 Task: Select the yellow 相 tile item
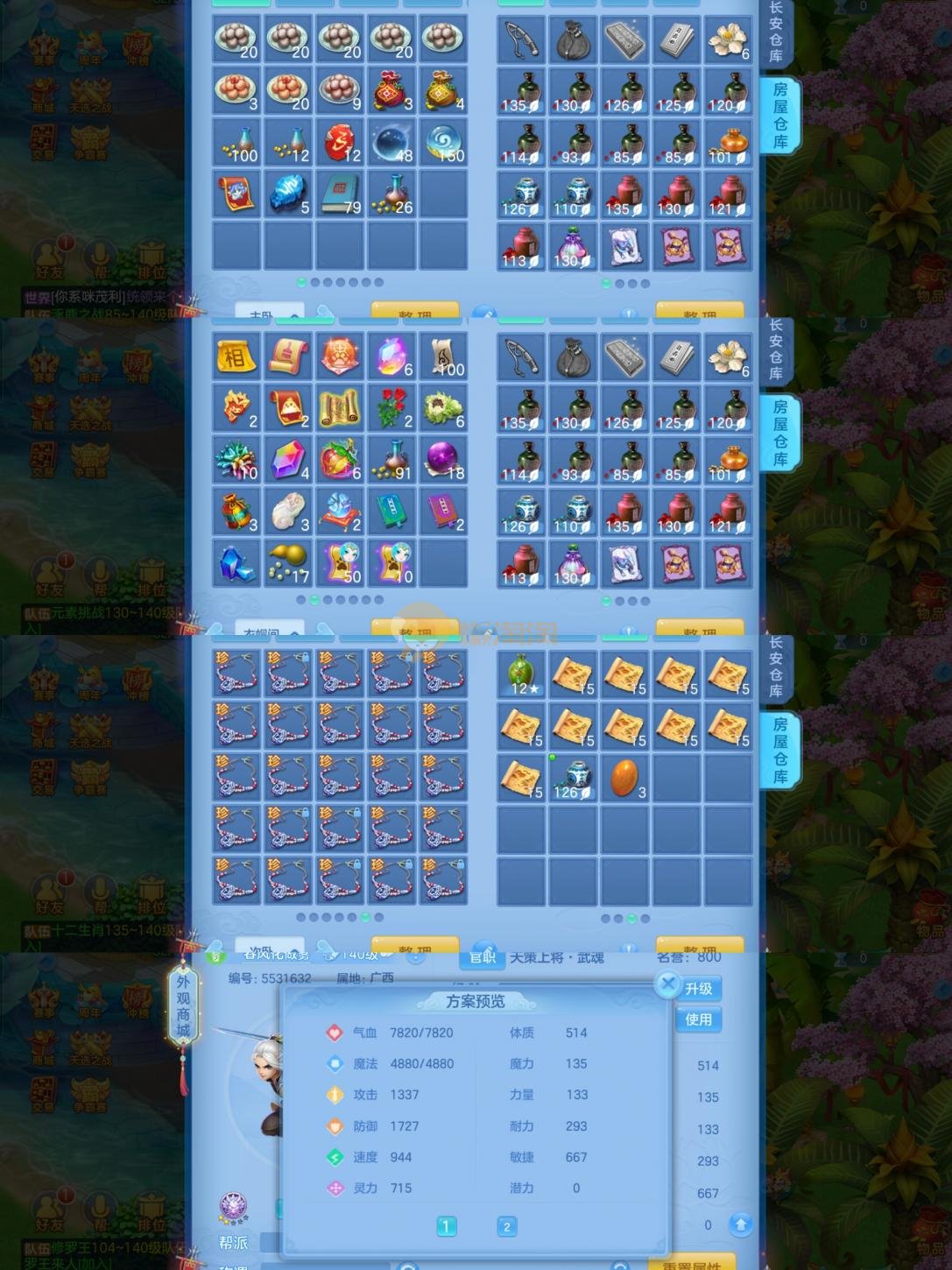coord(236,356)
